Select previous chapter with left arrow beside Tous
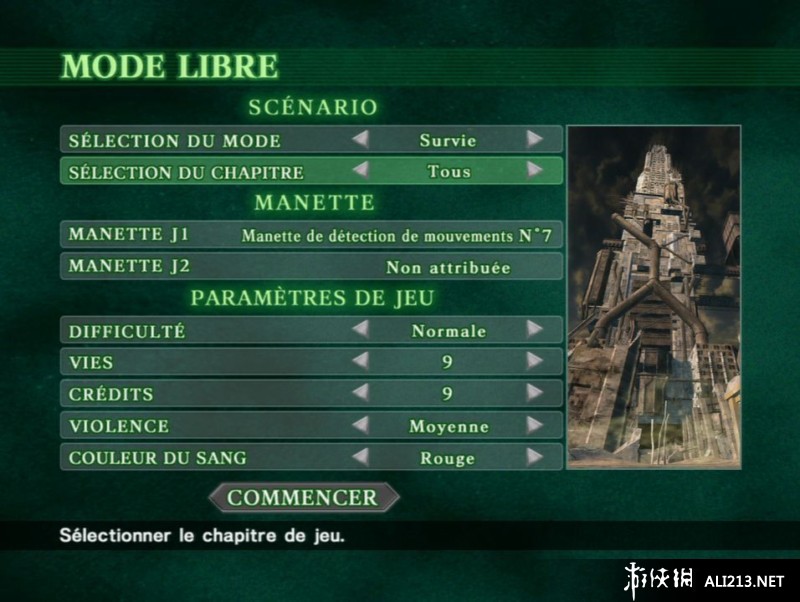800x602 pixels. coord(360,171)
